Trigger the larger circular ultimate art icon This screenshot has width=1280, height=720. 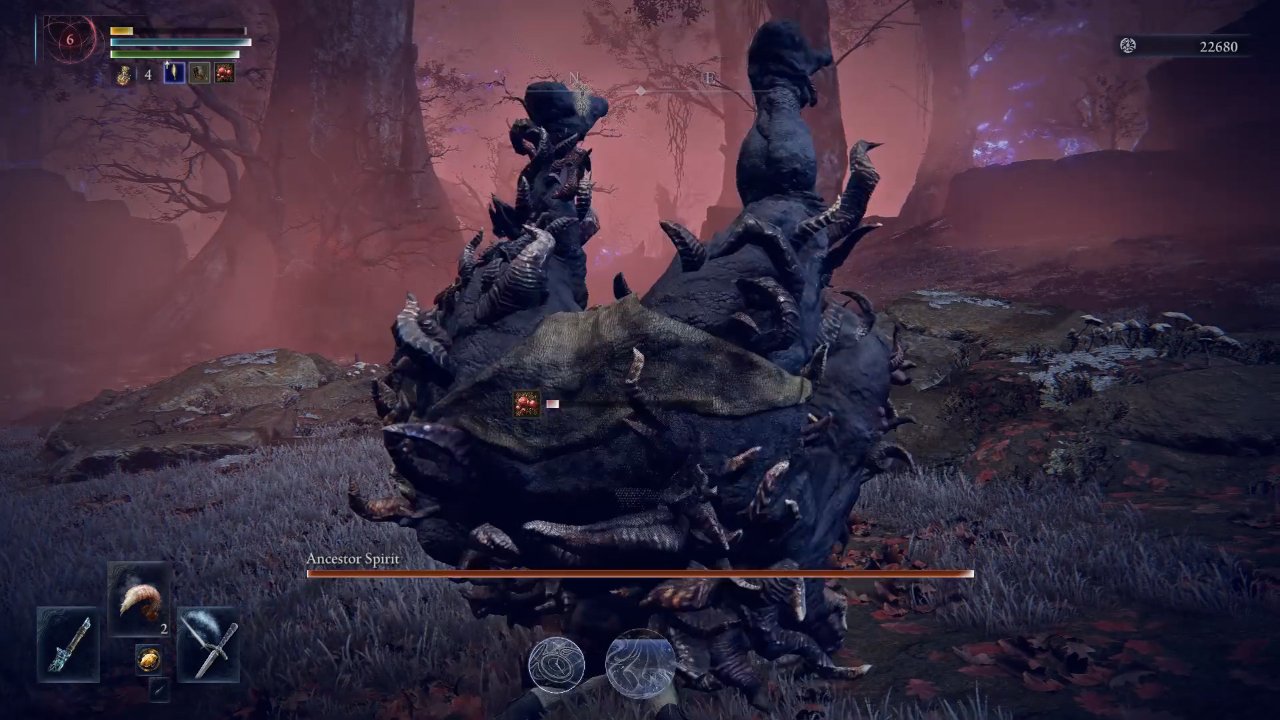[640, 662]
